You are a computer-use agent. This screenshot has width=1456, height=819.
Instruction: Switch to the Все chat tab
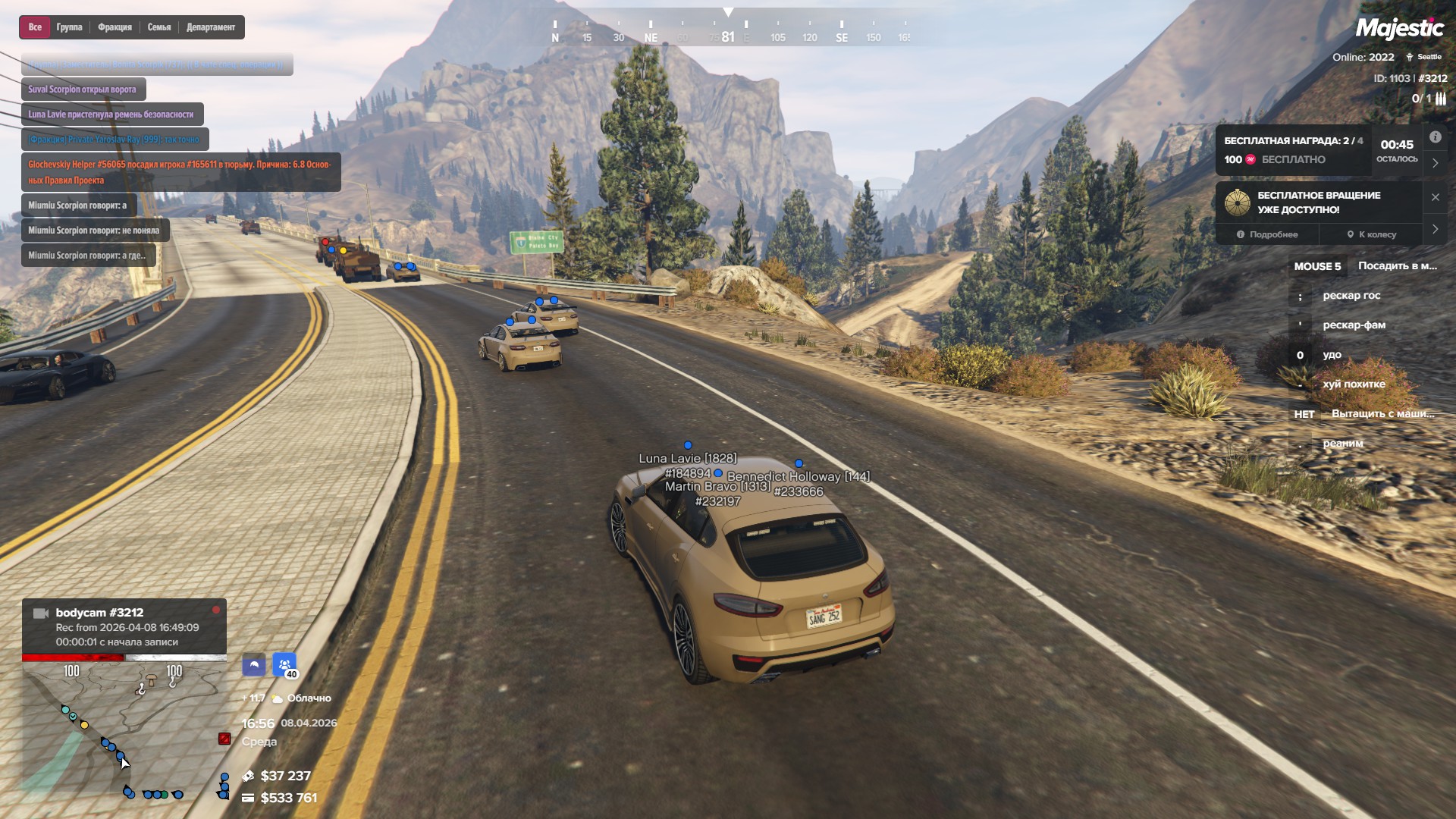(35, 27)
